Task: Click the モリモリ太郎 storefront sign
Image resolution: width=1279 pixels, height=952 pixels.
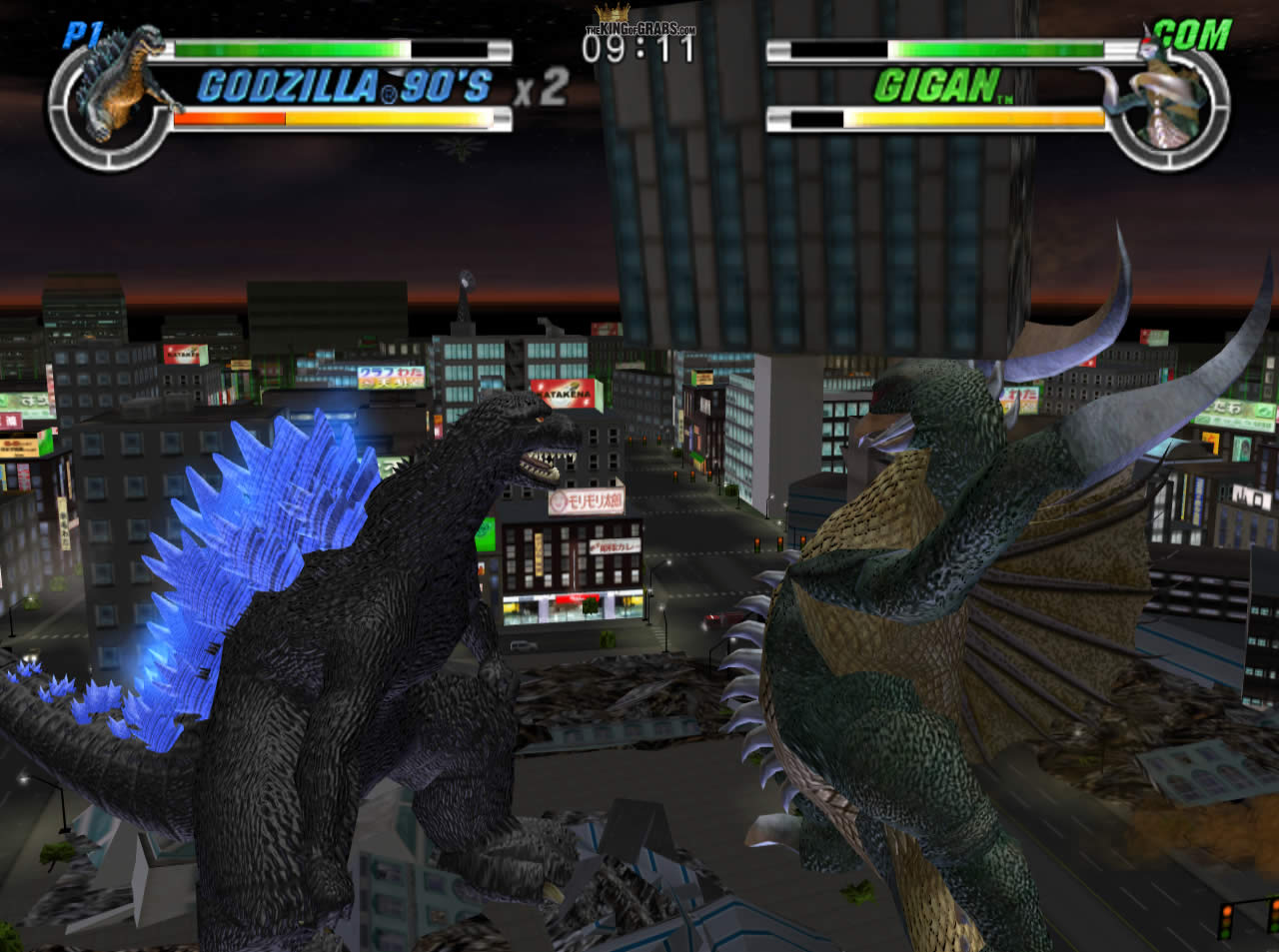Action: [586, 502]
